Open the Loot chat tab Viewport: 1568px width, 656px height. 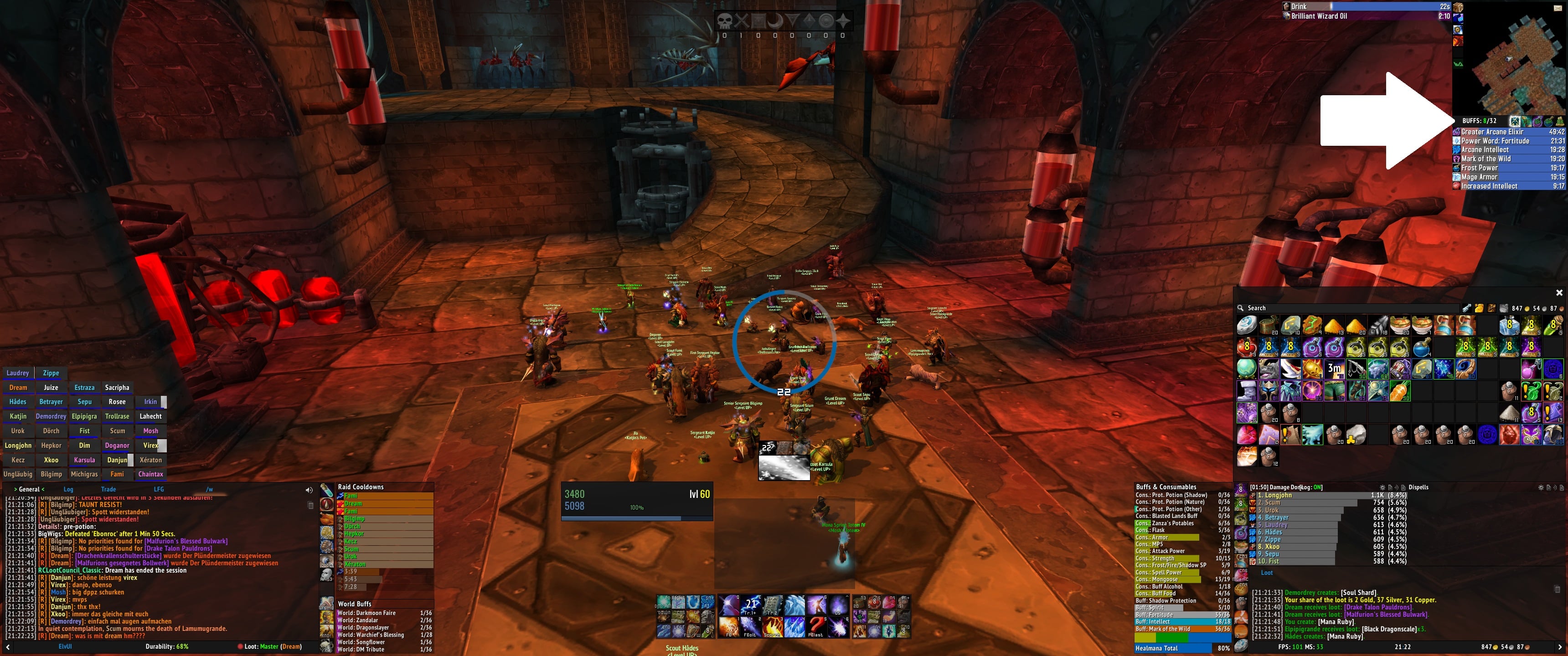pyautogui.click(x=1267, y=573)
